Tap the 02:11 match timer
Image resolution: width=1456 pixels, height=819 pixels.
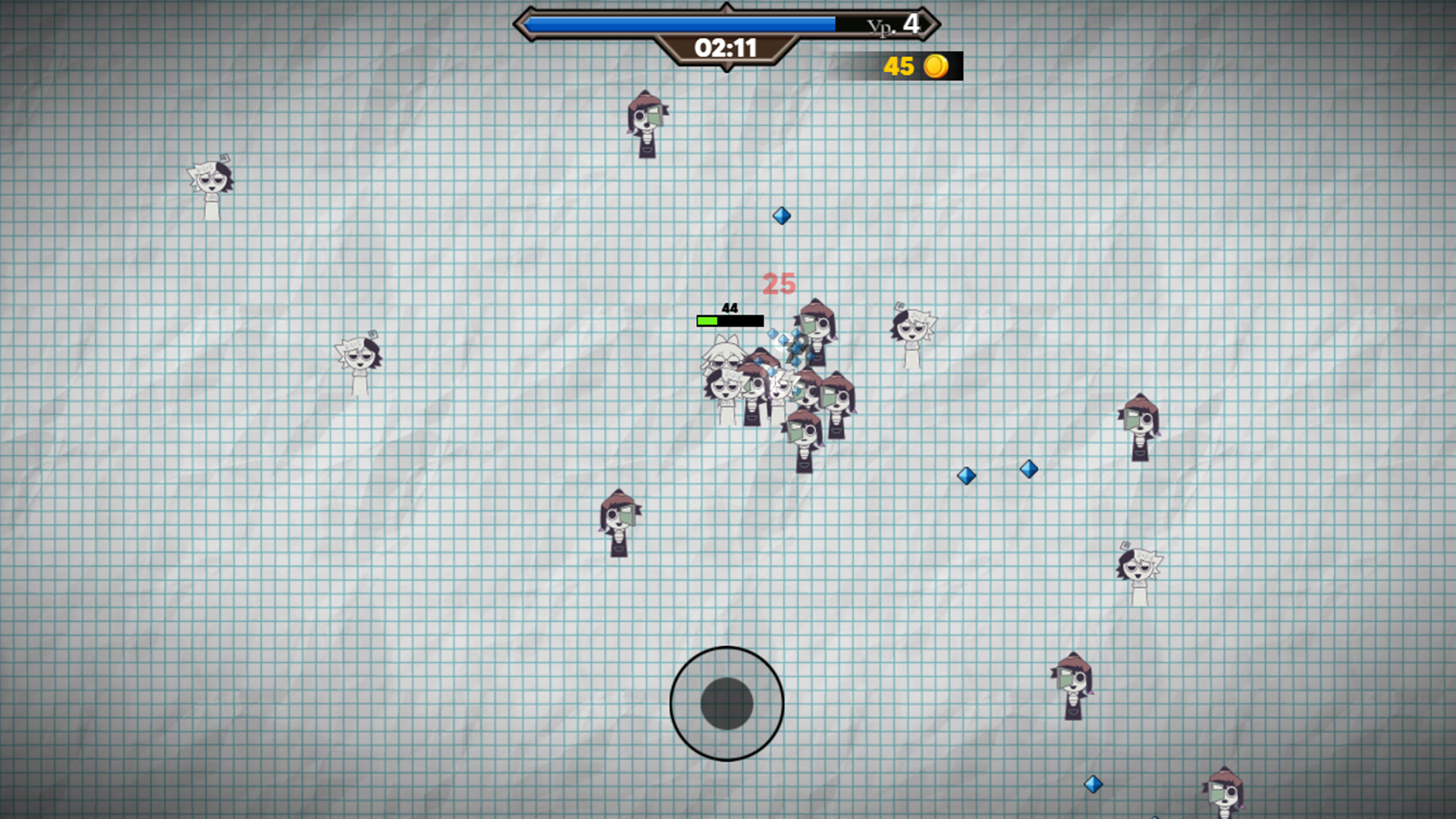726,48
